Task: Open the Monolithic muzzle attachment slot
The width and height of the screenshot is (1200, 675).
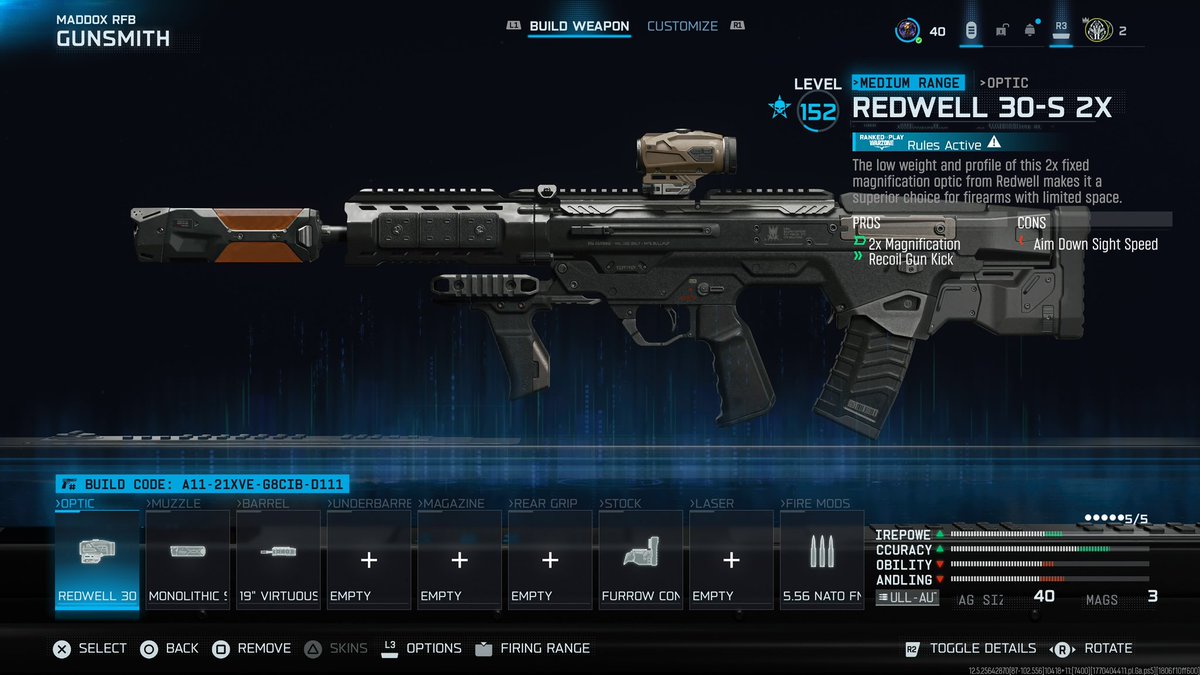Action: point(188,559)
